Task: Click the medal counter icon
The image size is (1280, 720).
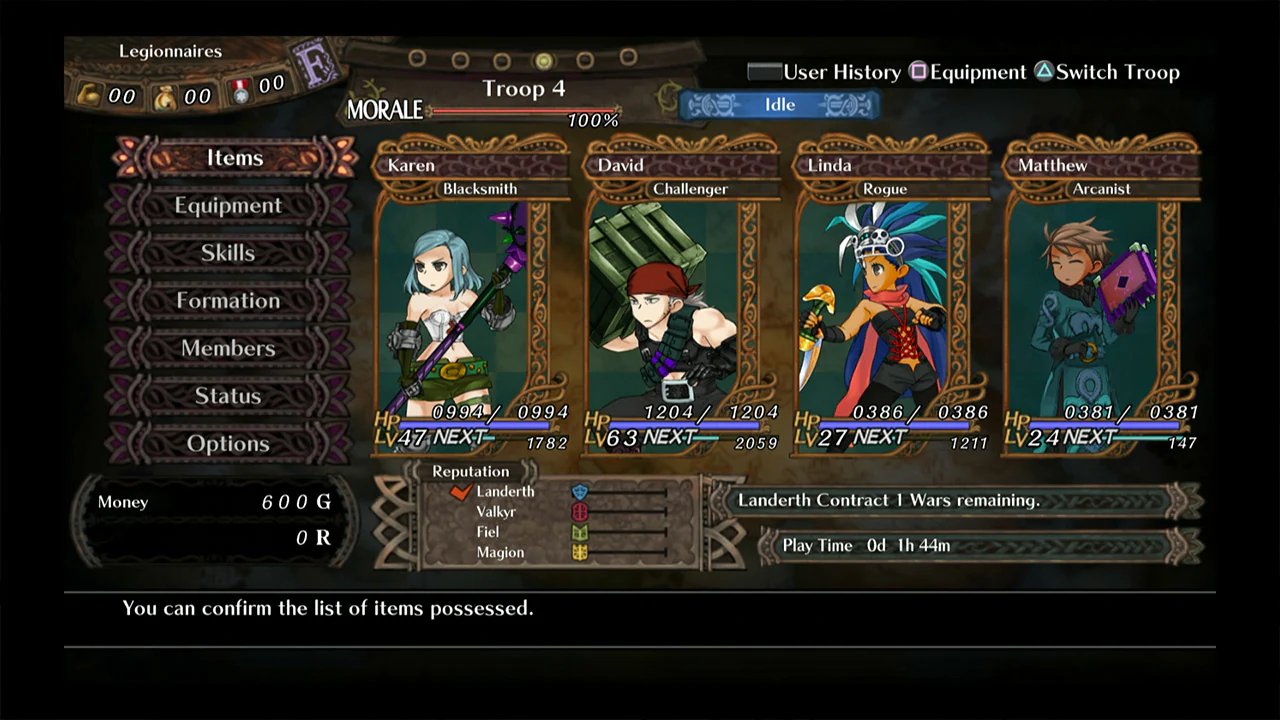Action: (239, 90)
